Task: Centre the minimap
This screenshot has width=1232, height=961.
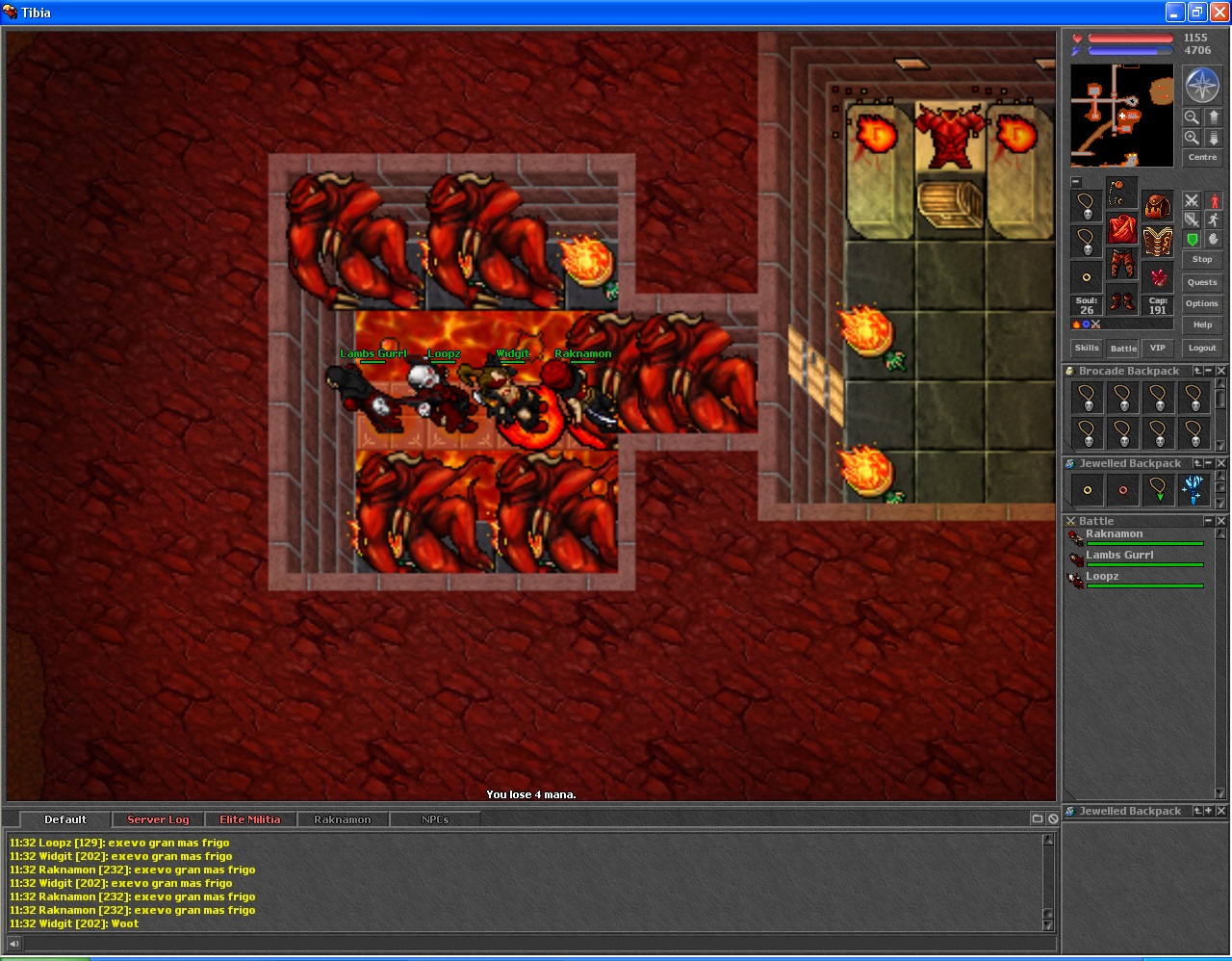Action: (1202, 157)
